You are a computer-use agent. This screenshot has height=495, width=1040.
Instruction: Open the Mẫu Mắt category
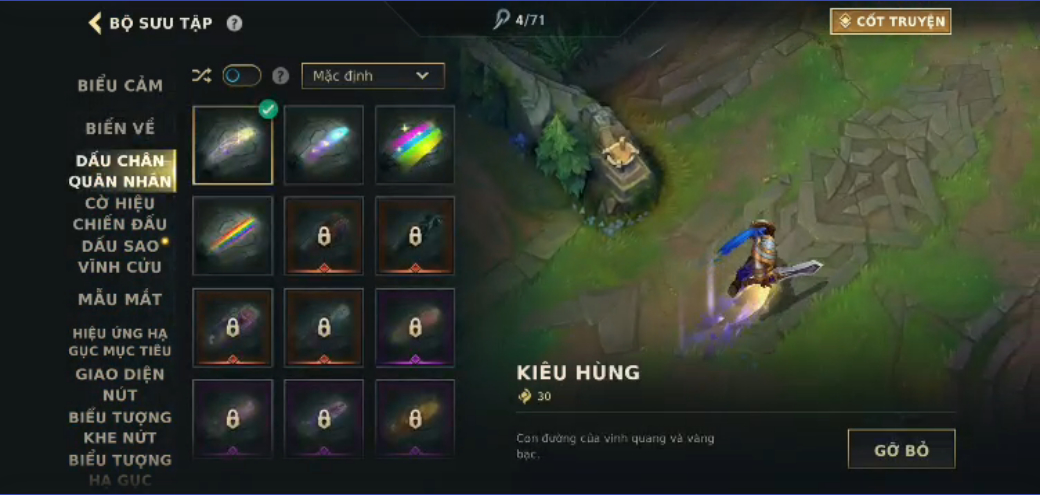pos(120,299)
